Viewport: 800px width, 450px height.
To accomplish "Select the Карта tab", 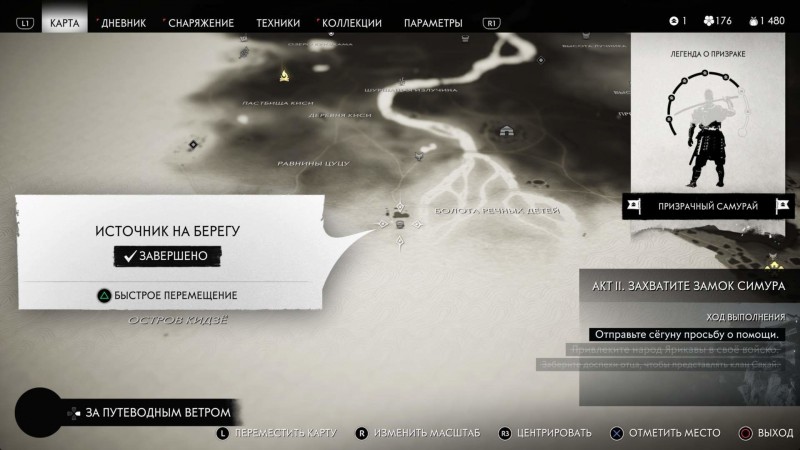I will tap(65, 22).
